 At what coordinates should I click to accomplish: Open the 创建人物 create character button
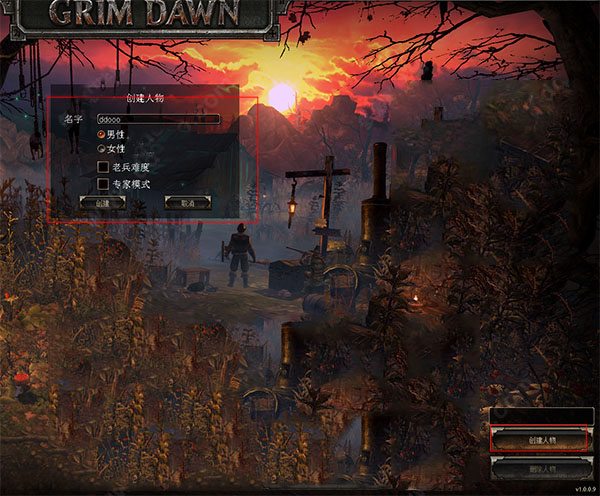pos(538,439)
